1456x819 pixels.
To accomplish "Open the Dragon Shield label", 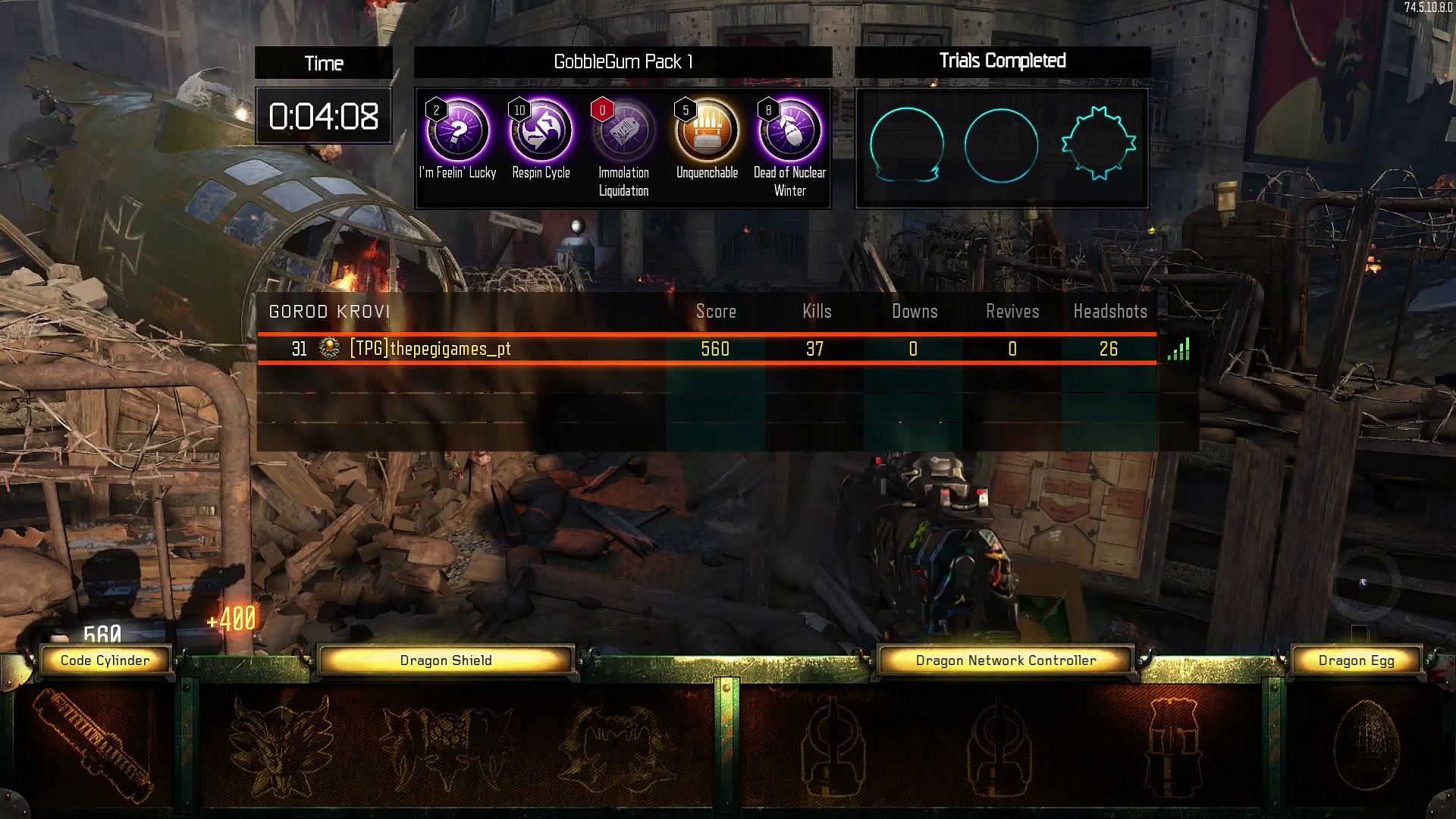I will point(446,661).
